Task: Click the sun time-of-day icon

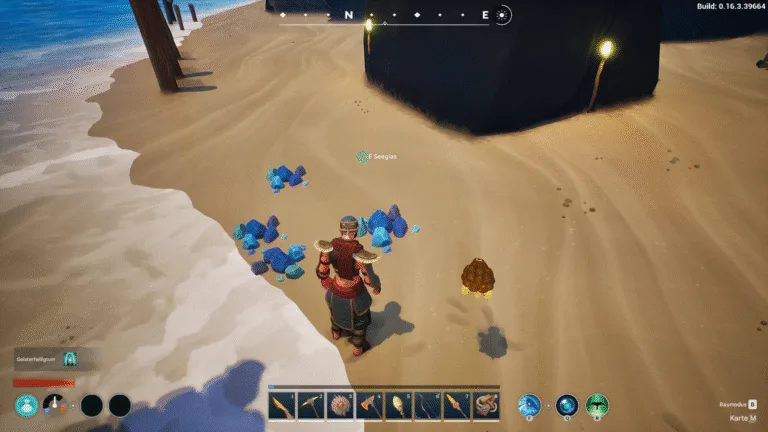Action: tap(503, 15)
